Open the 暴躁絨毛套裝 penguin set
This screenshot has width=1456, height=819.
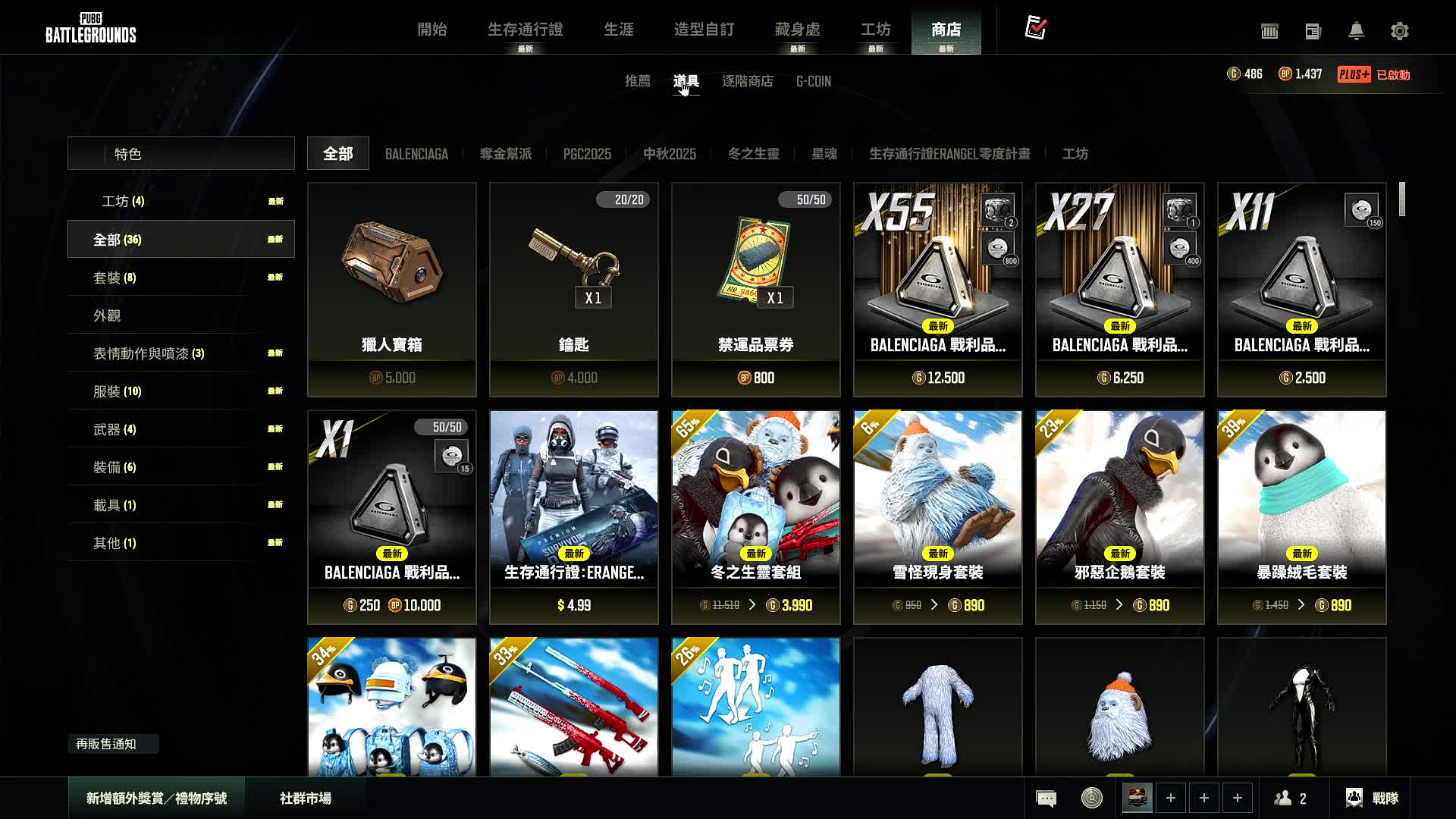1302,516
